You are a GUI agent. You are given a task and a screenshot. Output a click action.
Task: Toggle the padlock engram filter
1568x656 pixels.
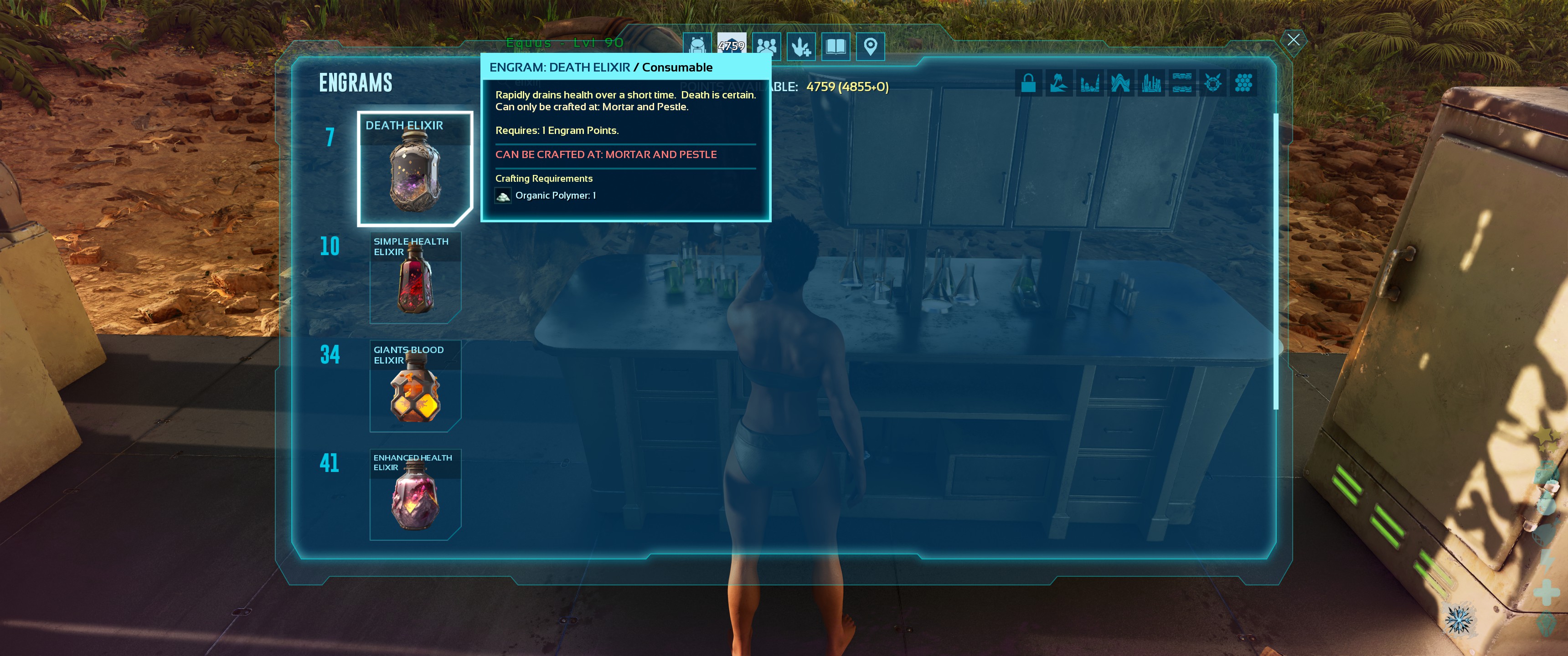point(1028,83)
